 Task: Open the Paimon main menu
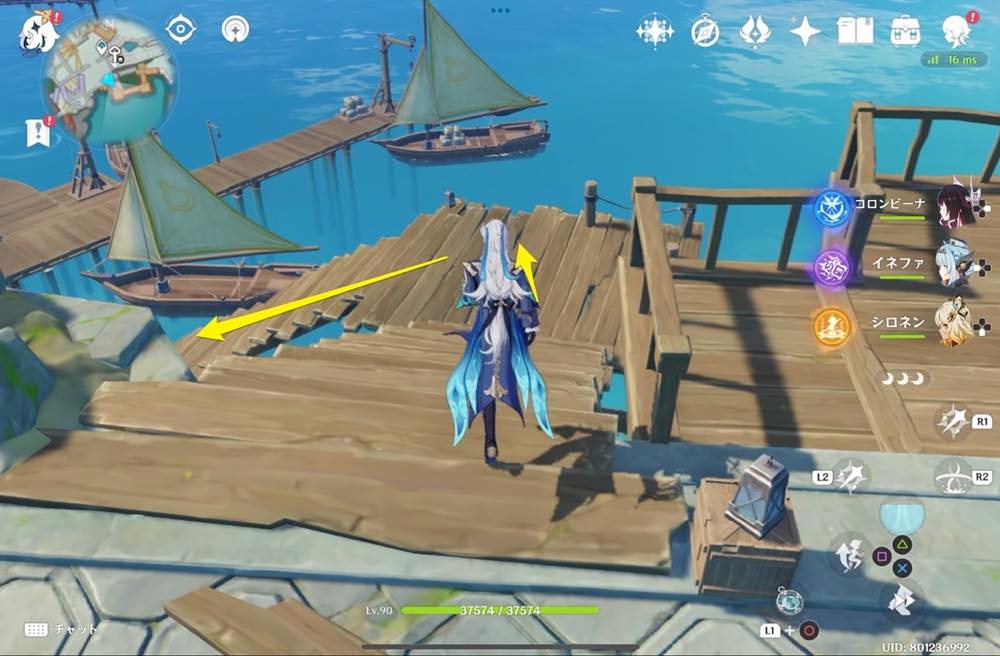click(38, 32)
